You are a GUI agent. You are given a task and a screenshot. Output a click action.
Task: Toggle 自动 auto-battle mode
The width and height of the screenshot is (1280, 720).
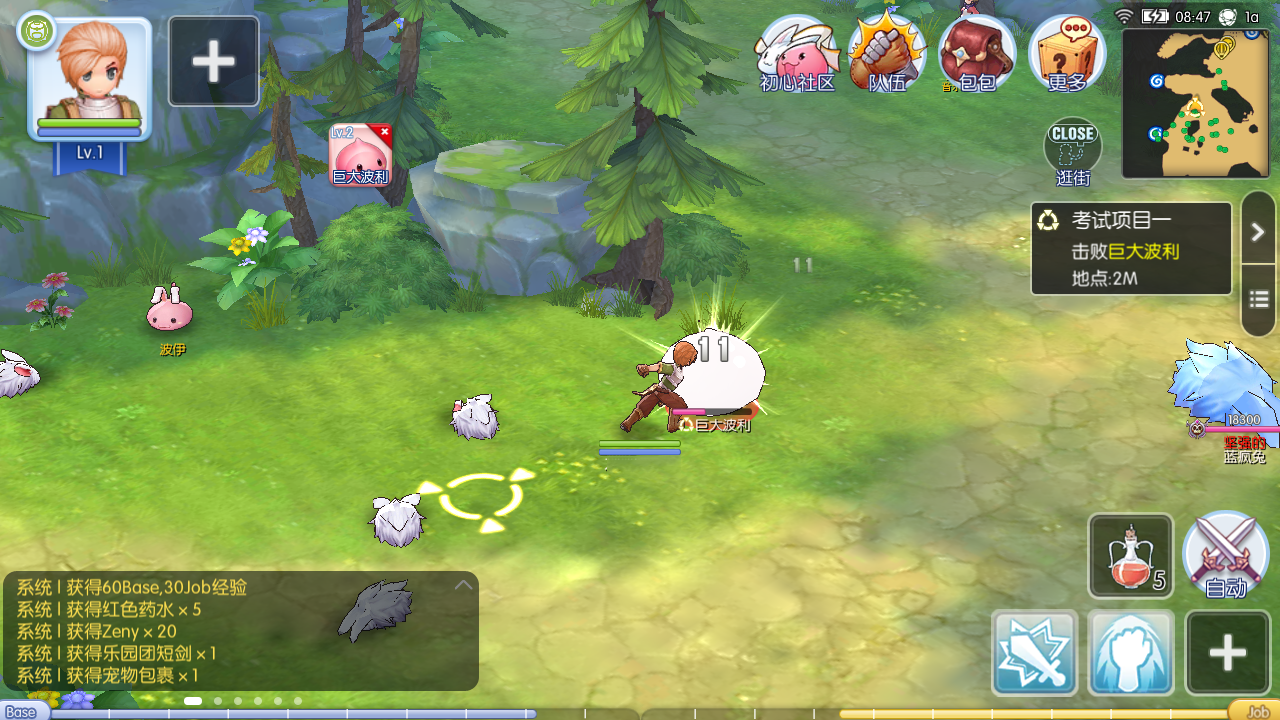click(1225, 556)
